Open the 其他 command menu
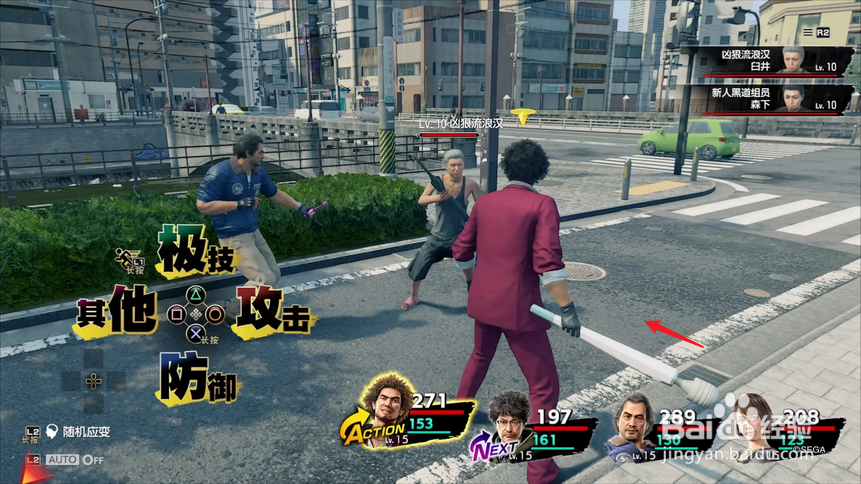The image size is (861, 484). coord(116,312)
